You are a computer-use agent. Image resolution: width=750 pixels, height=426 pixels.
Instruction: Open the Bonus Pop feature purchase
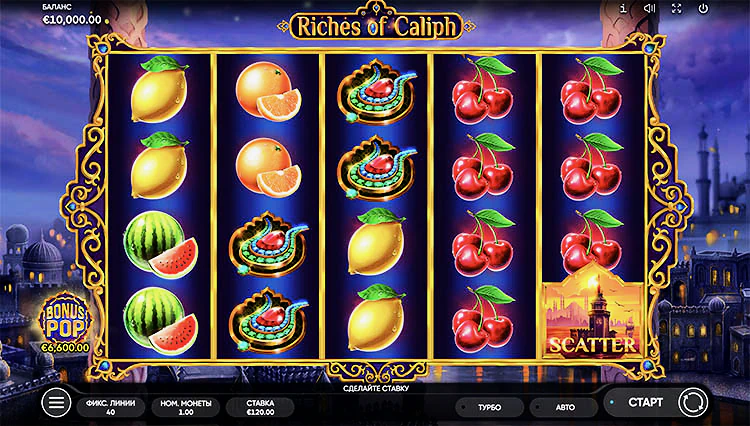[64, 321]
